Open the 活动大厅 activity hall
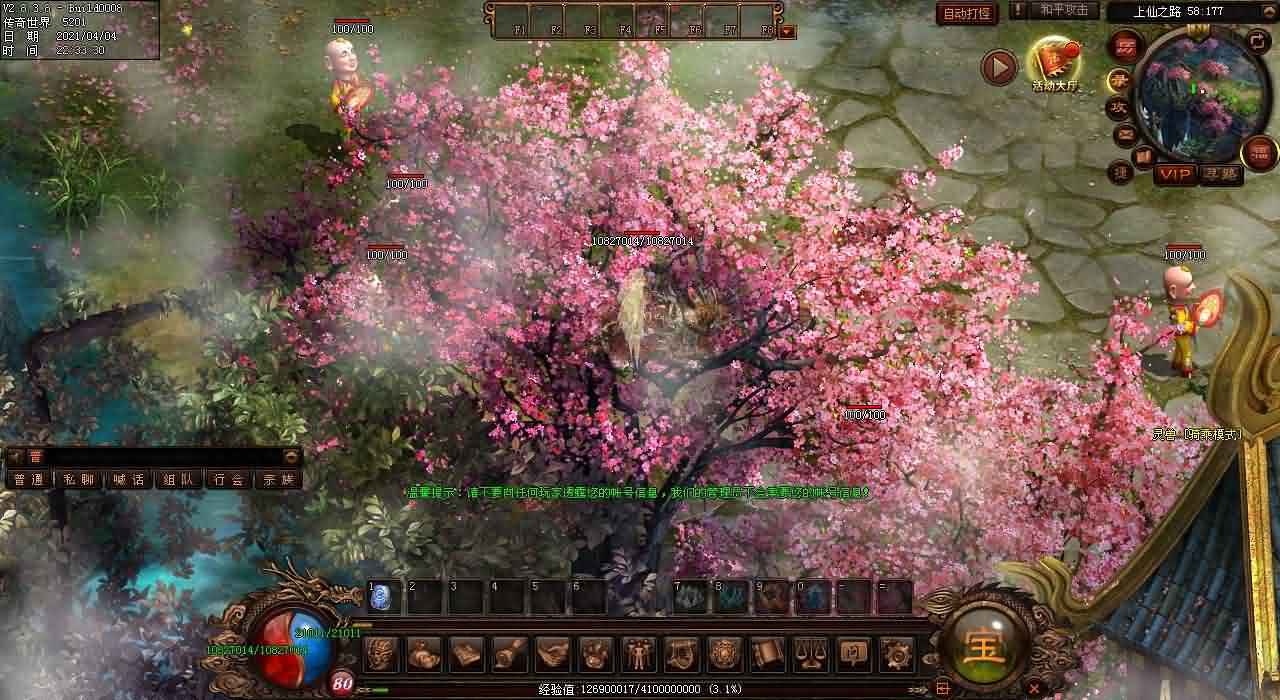This screenshot has width=1280, height=700. tap(1056, 63)
